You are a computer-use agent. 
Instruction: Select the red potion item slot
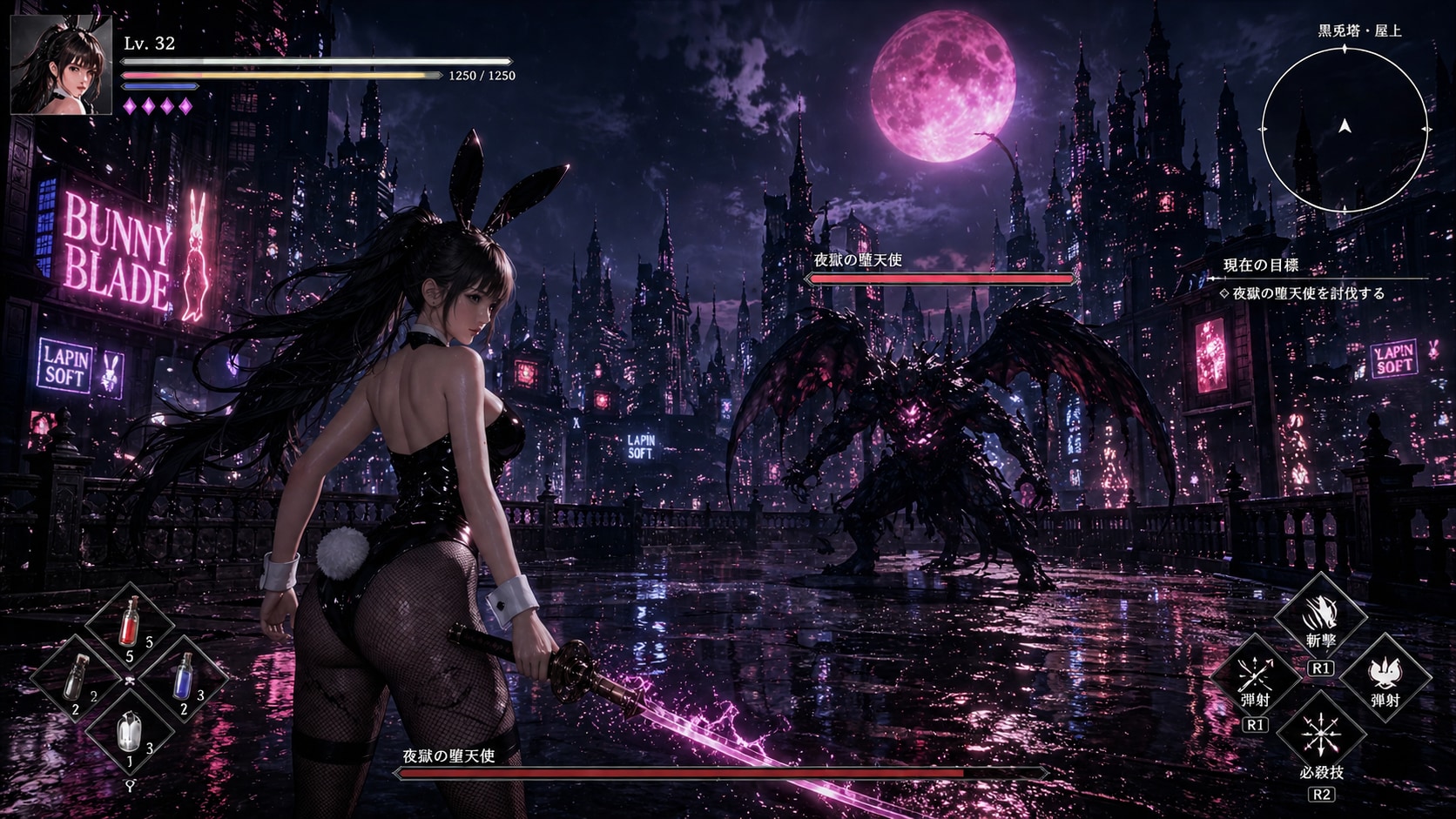[x=131, y=623]
